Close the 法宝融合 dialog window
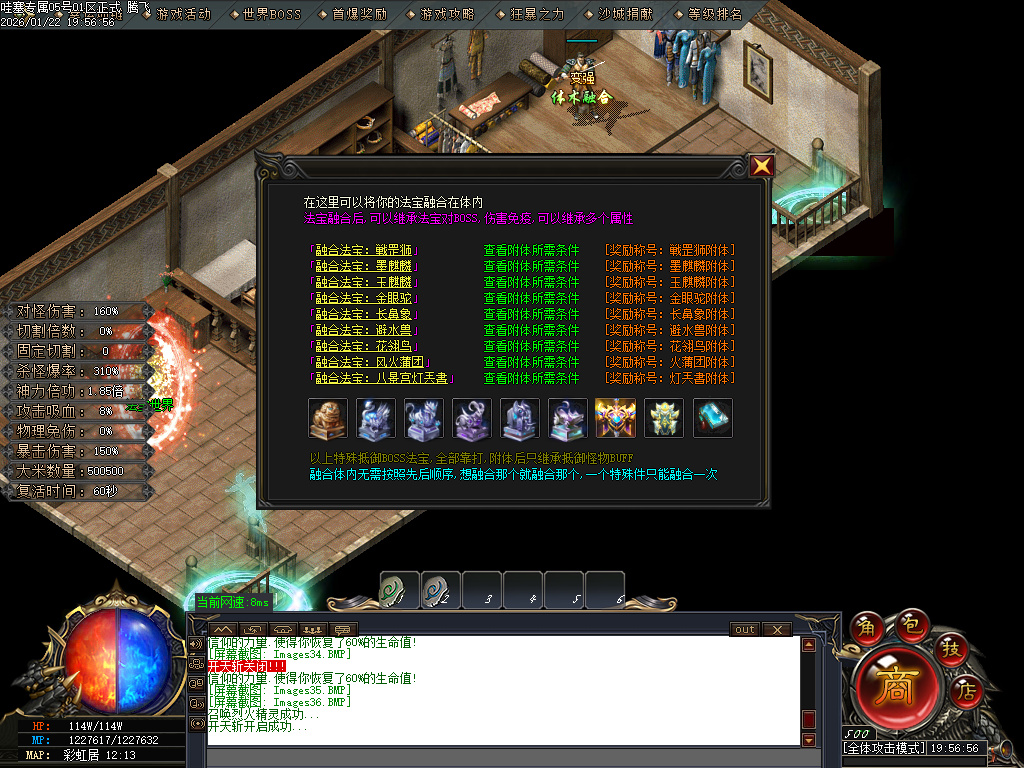This screenshot has height=768, width=1024. coord(762,166)
